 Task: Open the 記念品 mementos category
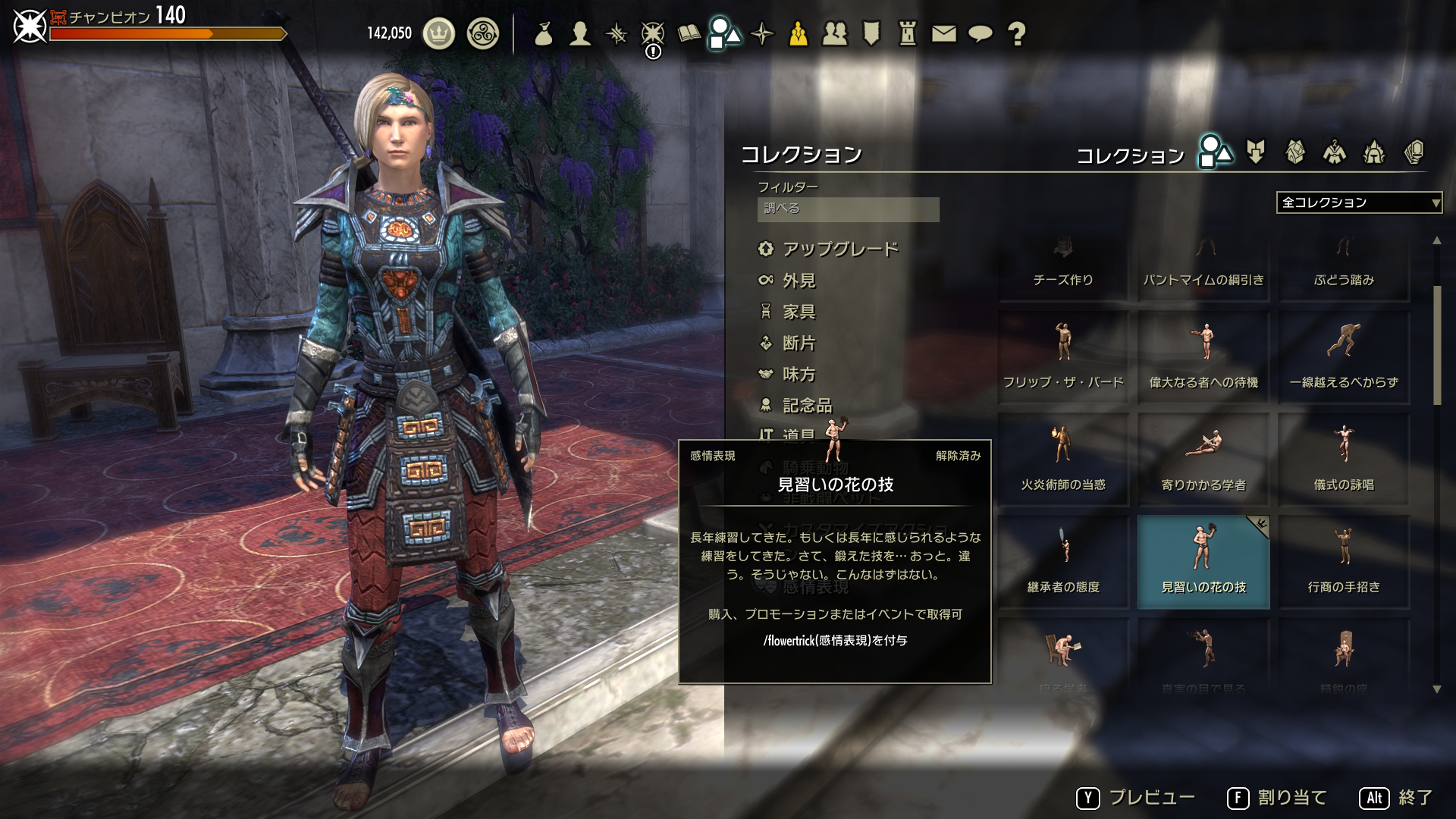[807, 405]
